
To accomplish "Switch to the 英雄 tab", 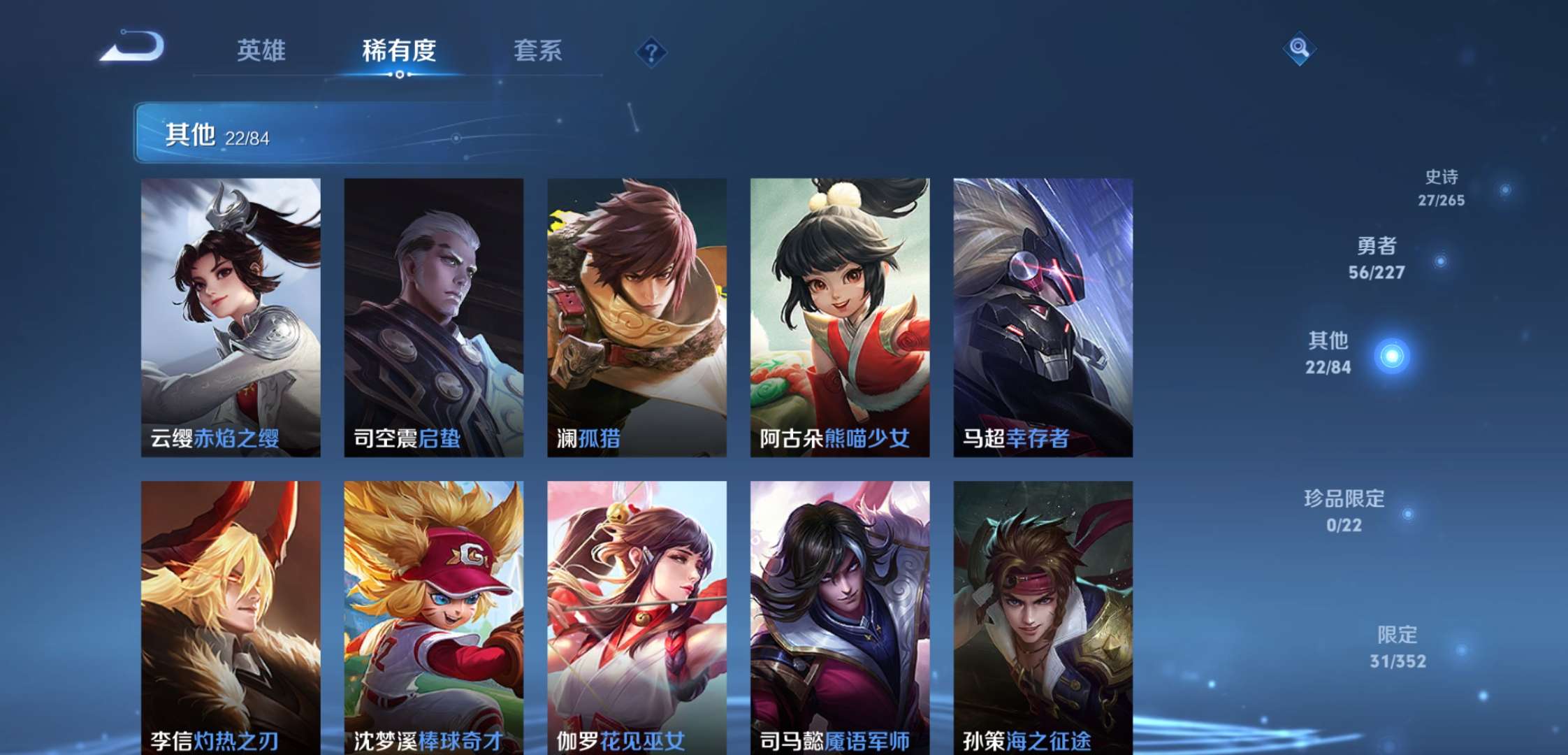I will (264, 50).
